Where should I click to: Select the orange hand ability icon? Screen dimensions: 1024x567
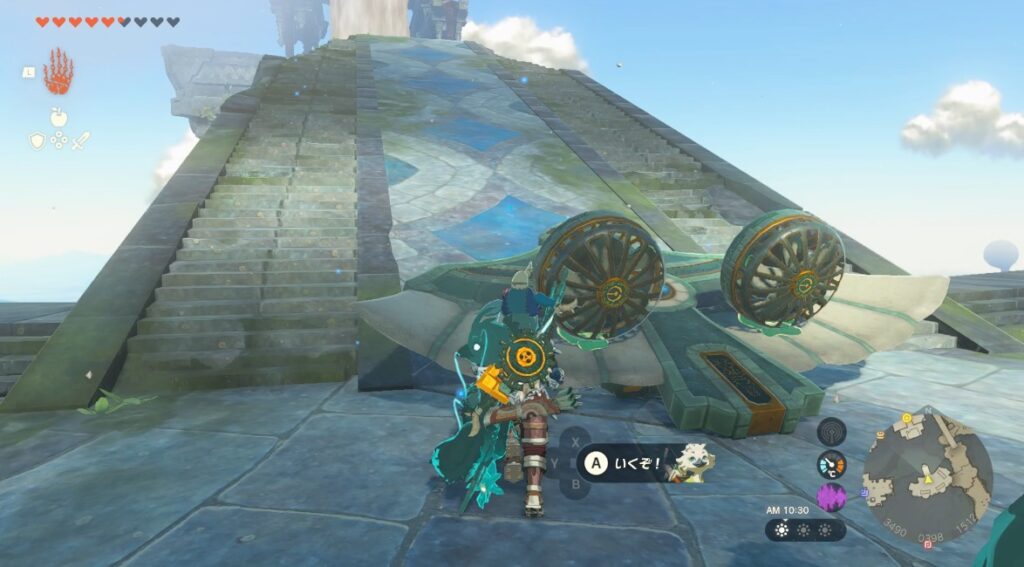[58, 72]
